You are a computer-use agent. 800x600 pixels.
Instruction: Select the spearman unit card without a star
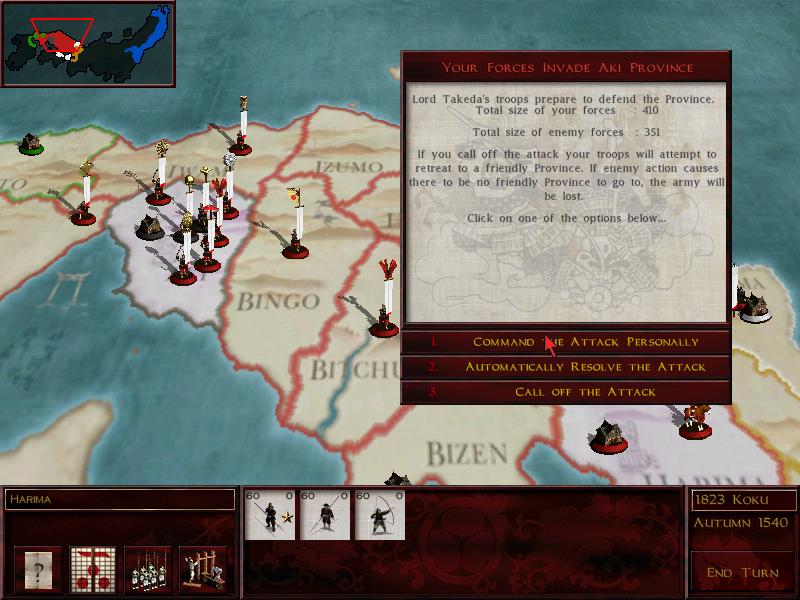tap(325, 515)
